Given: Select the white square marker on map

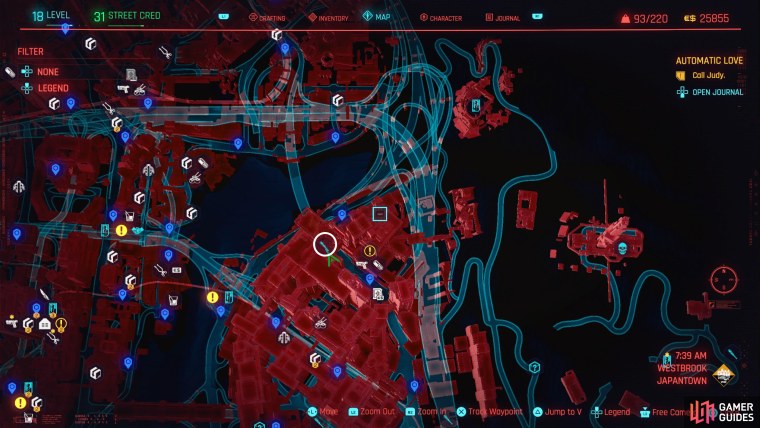Looking at the screenshot, I should (x=379, y=213).
